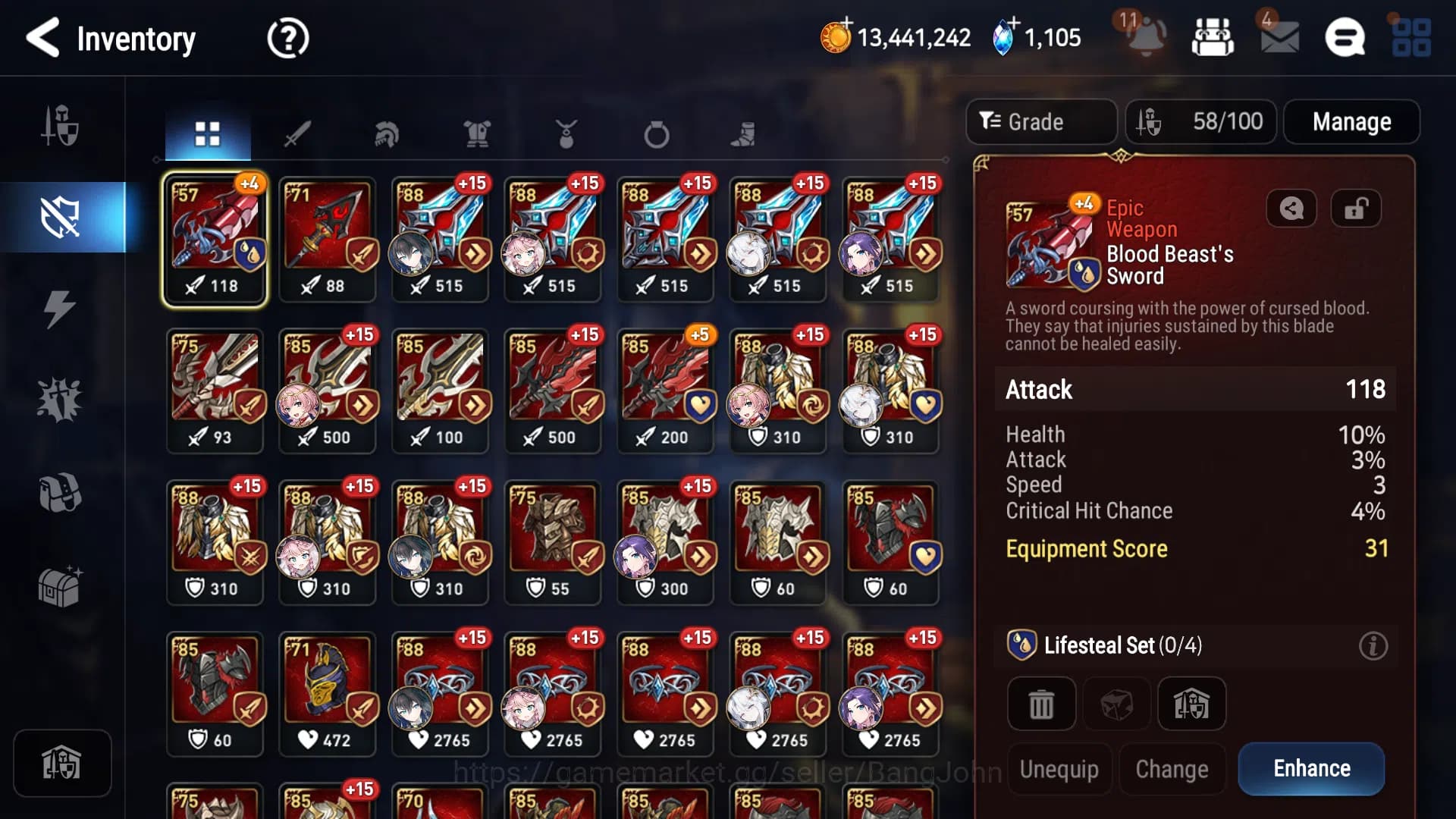Open the in-game chat icon
Image resolution: width=1456 pixels, height=819 pixels.
click(x=1346, y=38)
